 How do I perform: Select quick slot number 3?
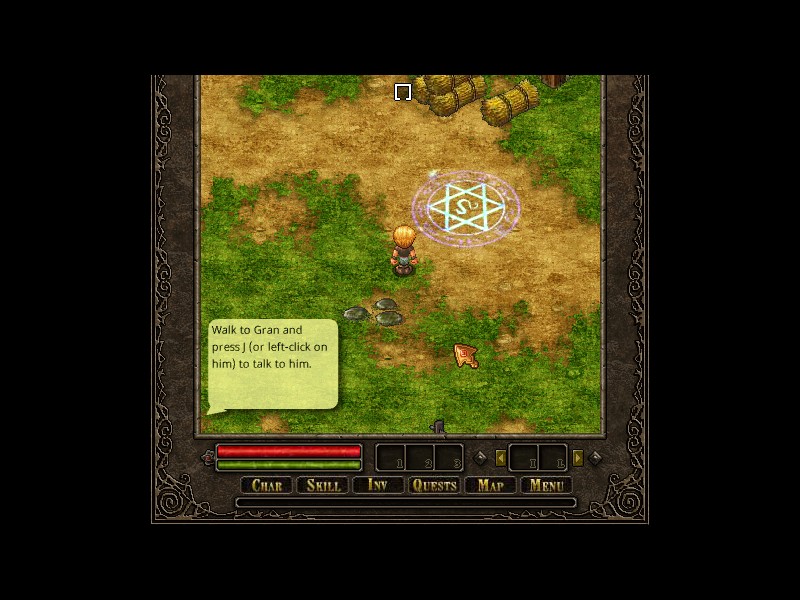(449, 458)
